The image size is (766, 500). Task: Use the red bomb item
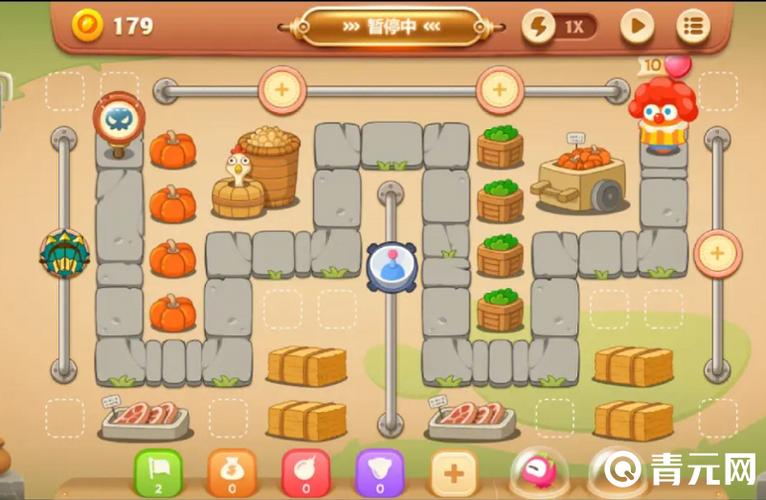[x=305, y=470]
